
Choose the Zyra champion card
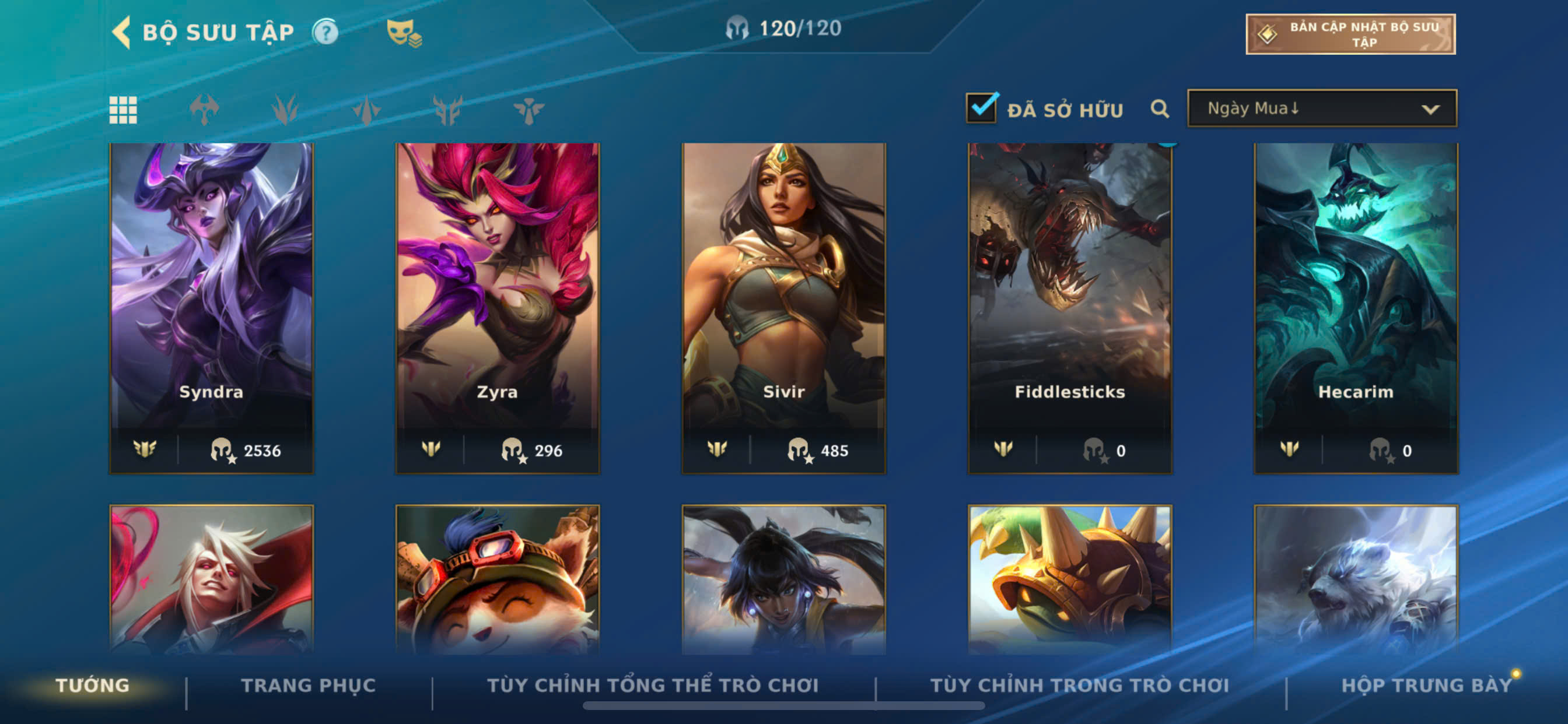[x=498, y=307]
